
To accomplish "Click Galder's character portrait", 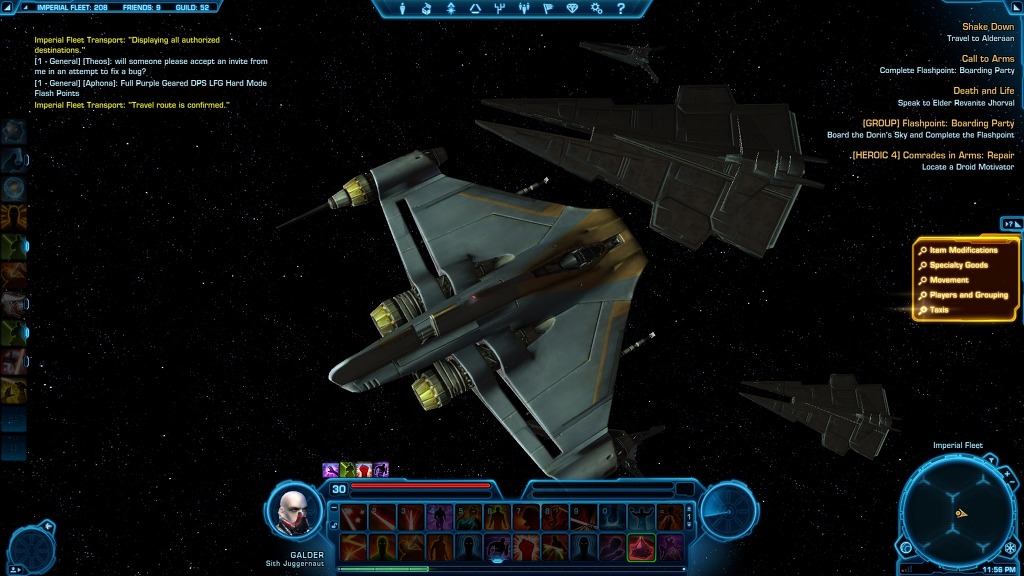I will click(x=296, y=512).
